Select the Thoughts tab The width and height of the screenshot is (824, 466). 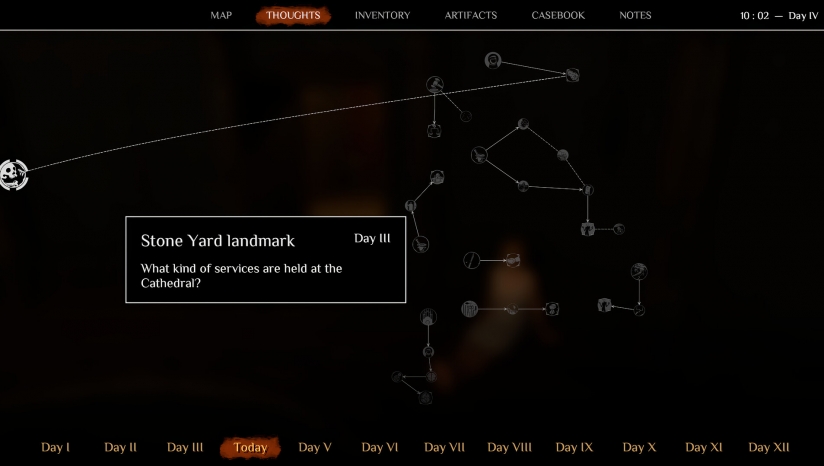click(293, 16)
